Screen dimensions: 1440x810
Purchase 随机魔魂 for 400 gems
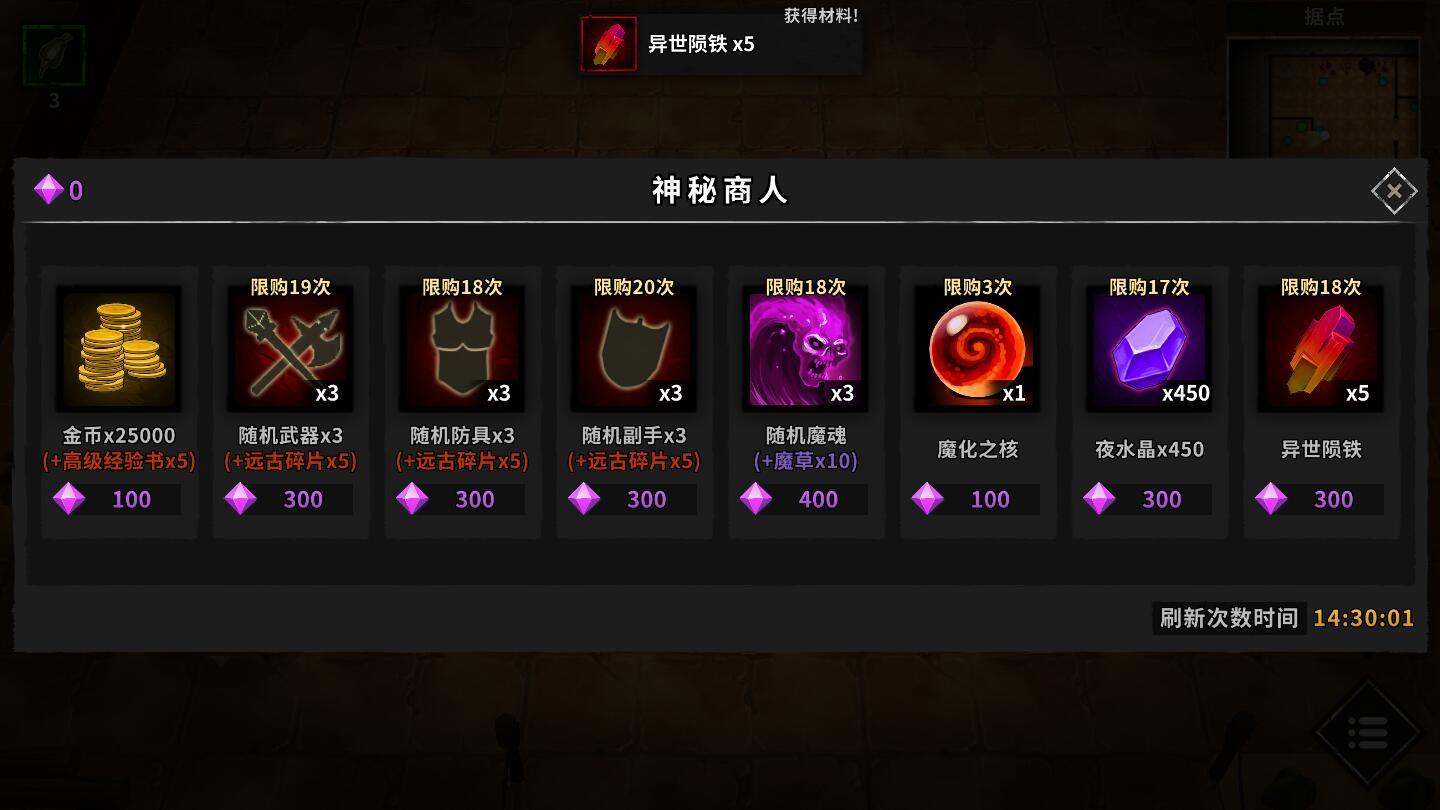tap(805, 499)
